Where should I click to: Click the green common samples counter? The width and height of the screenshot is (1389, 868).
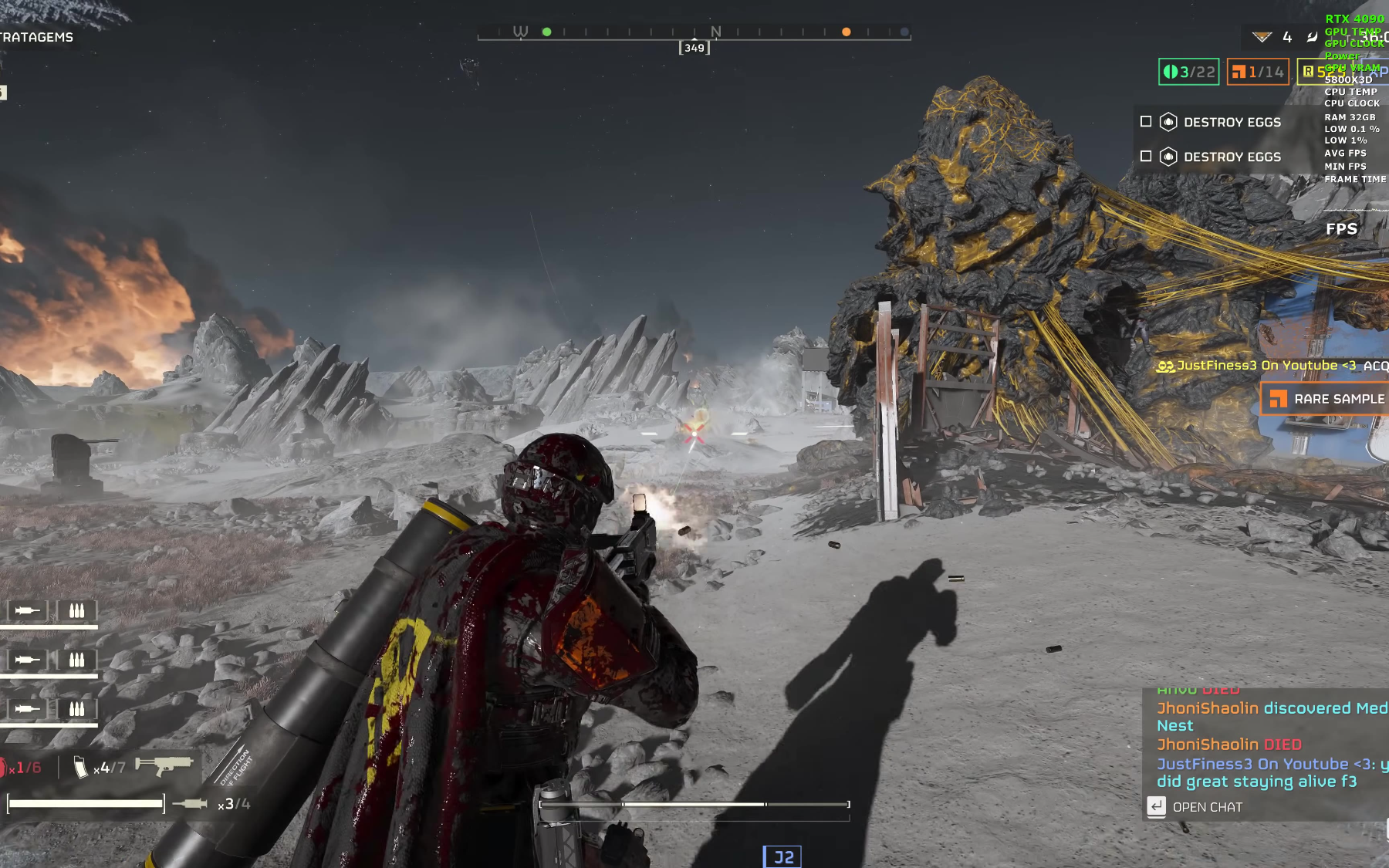point(1188,72)
